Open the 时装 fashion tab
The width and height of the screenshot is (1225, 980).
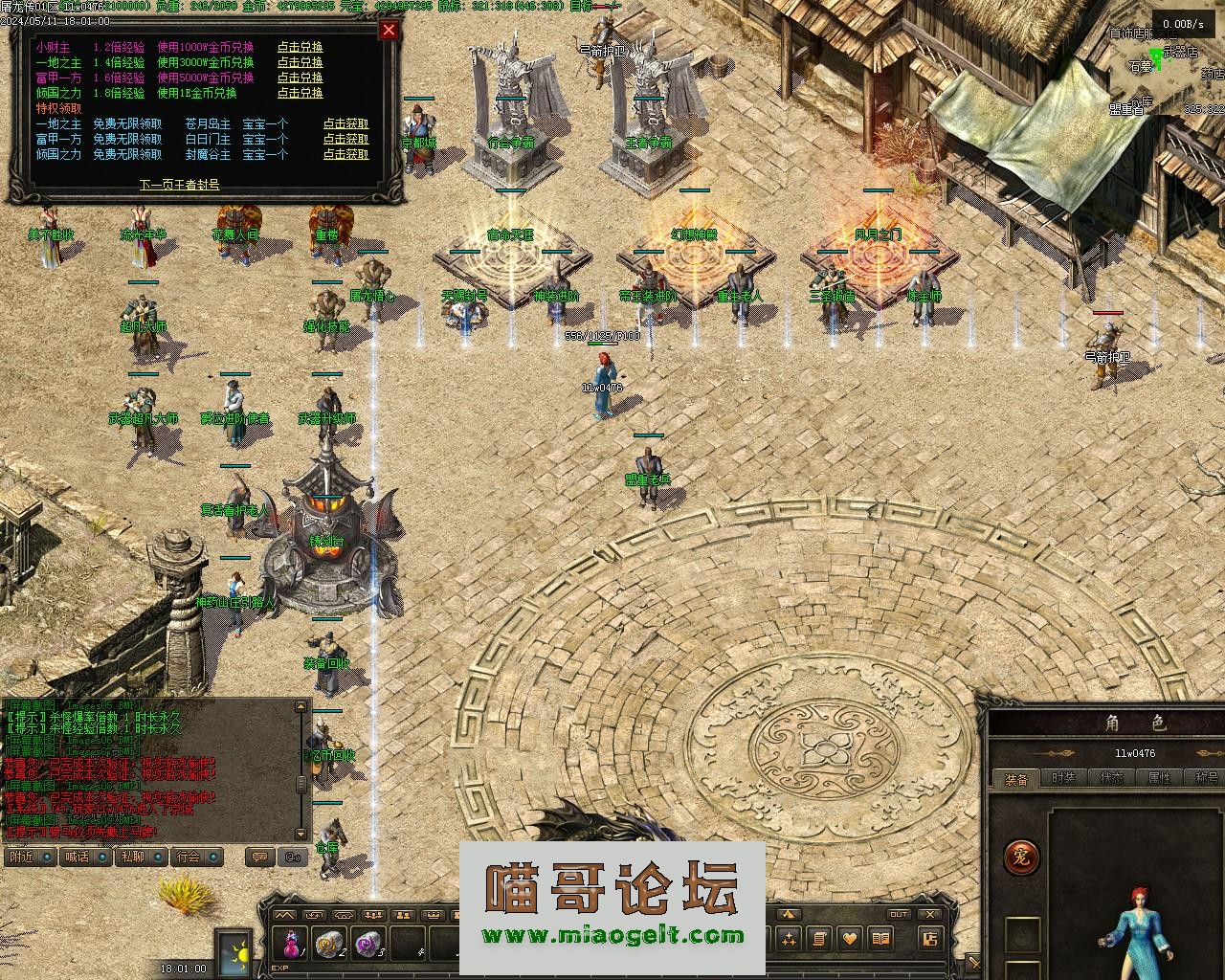(x=1063, y=779)
